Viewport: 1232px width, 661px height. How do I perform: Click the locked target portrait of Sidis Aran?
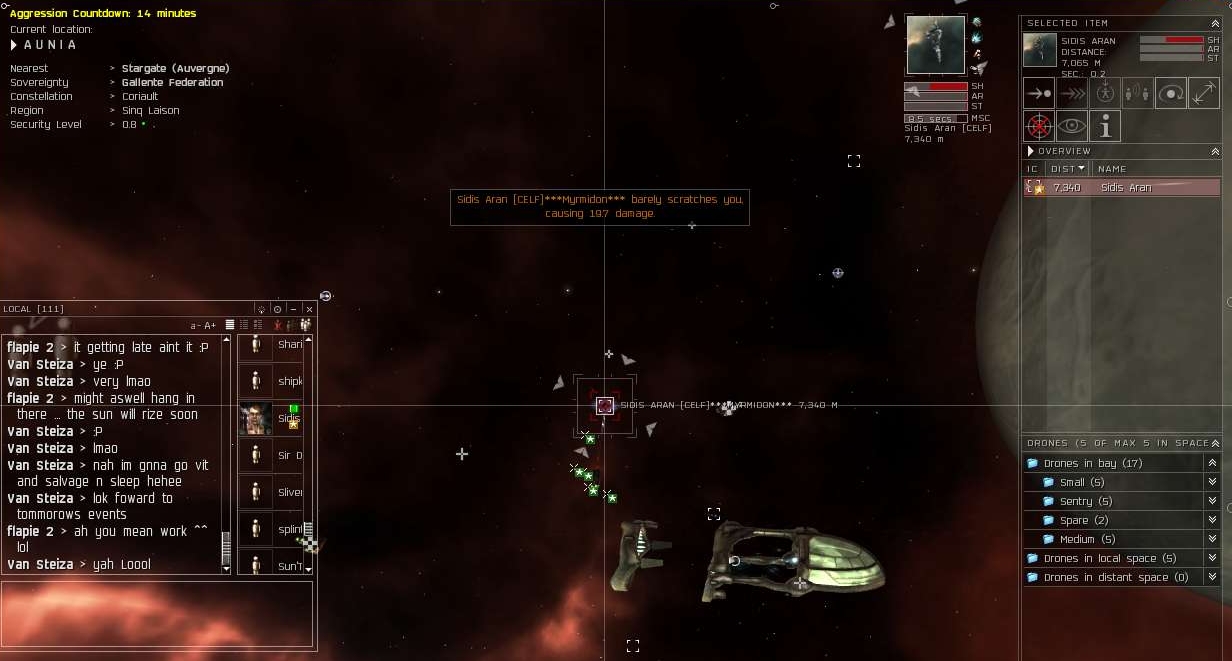[x=936, y=45]
